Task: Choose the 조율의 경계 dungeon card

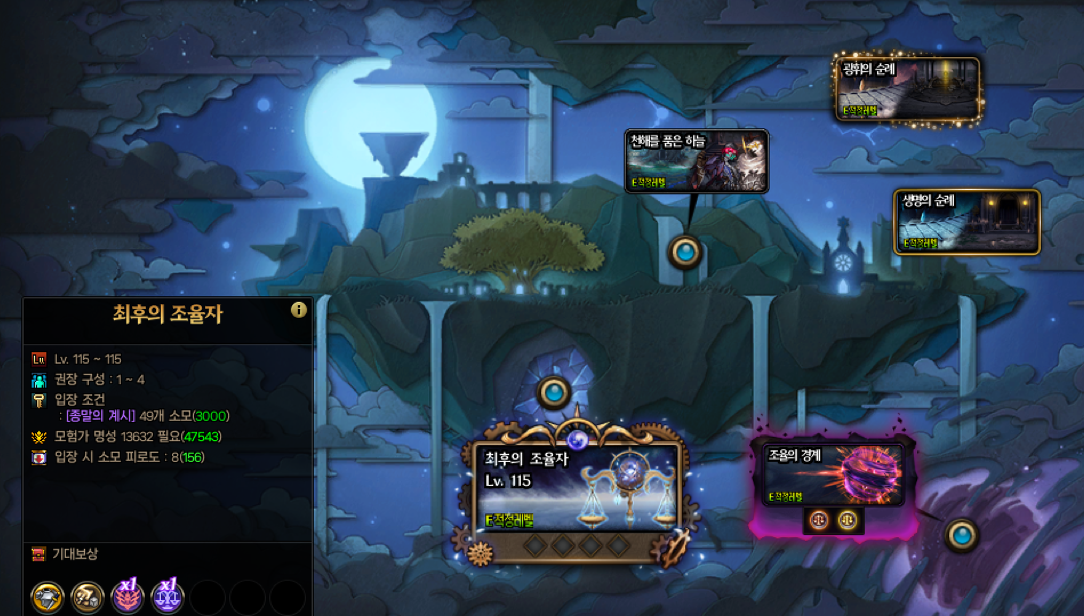Action: tap(831, 473)
